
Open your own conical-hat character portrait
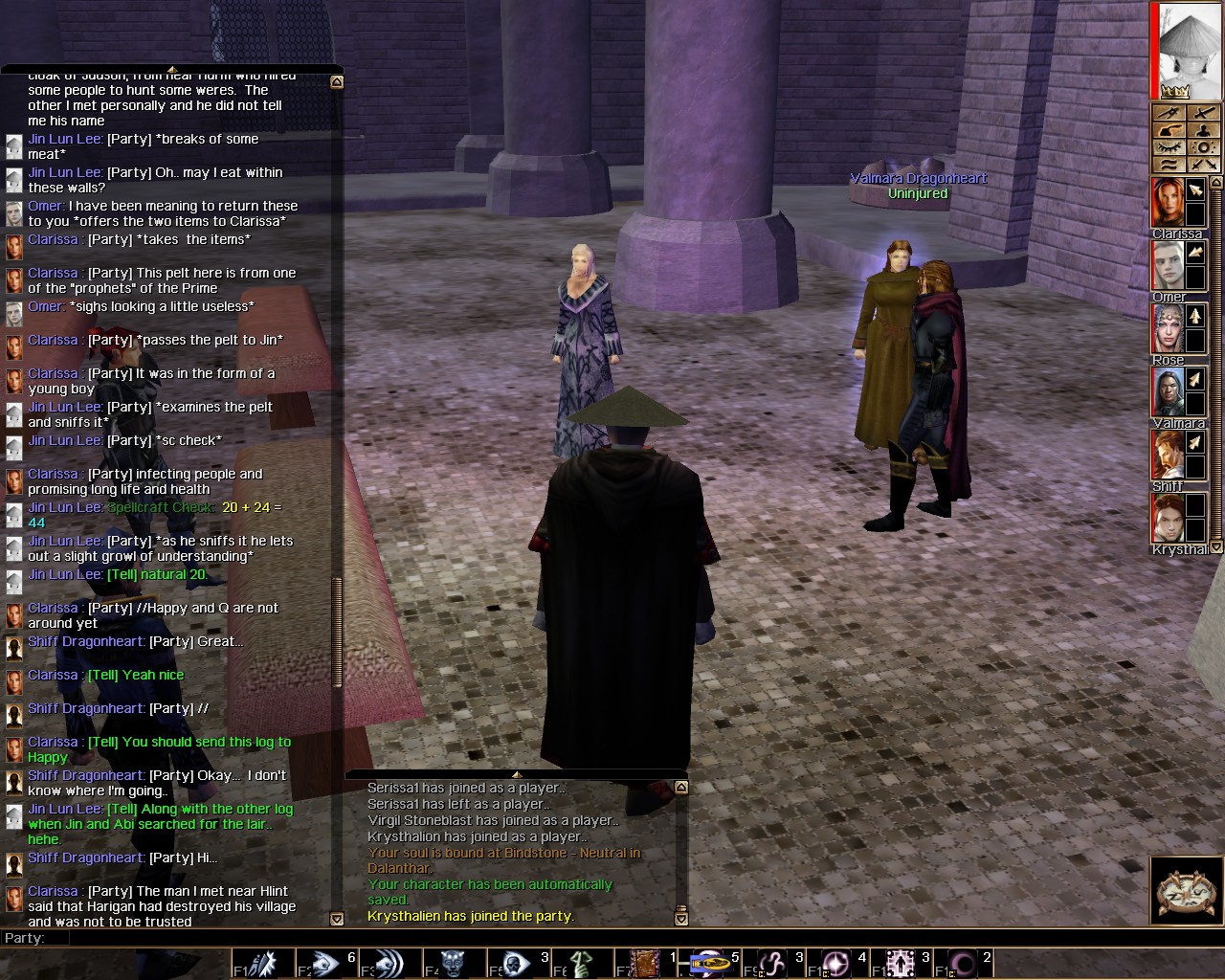[x=1189, y=50]
